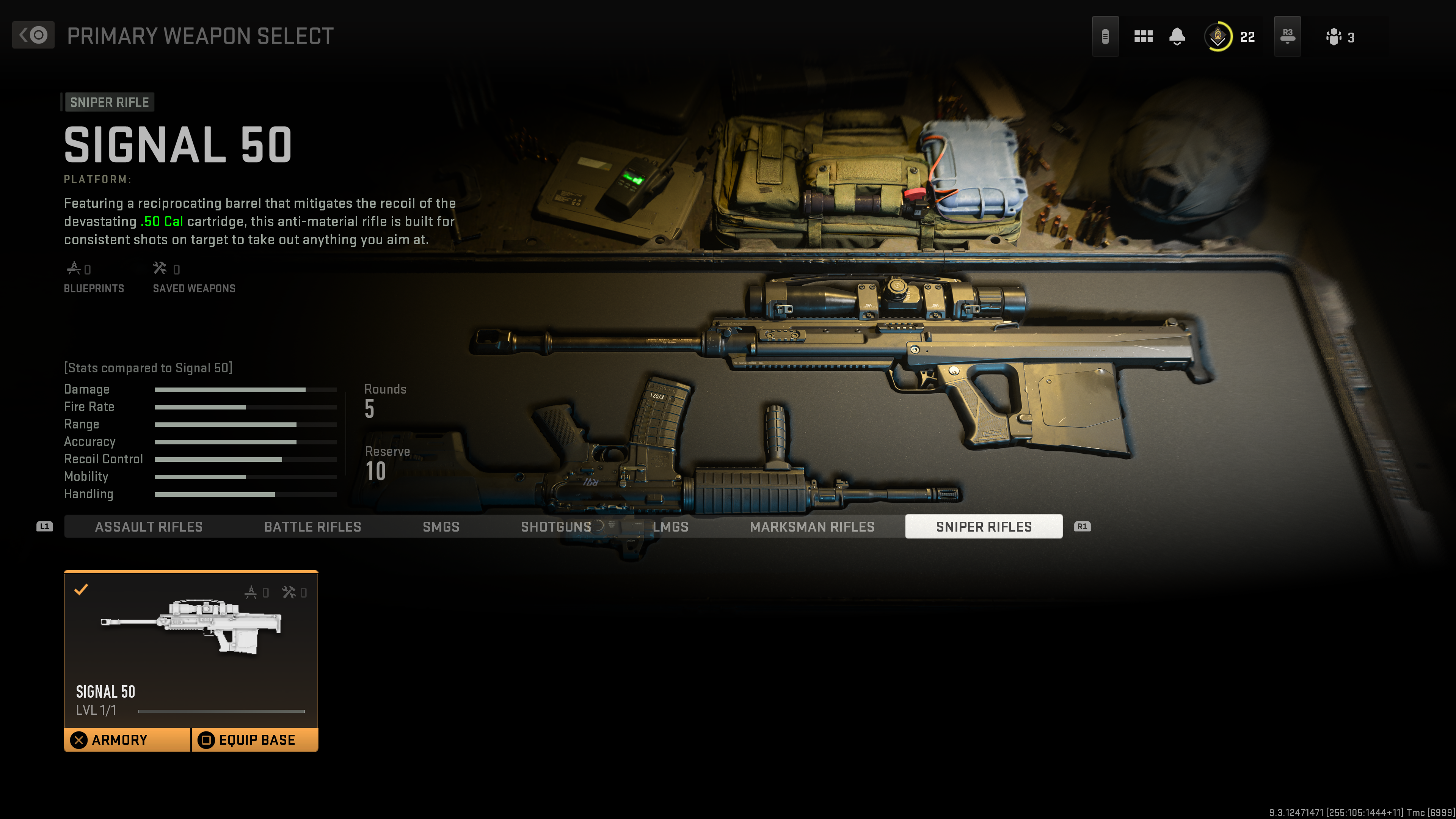The image size is (1456, 819).
Task: Click the back arrow next to Primary Weapon Select
Action: [x=32, y=35]
